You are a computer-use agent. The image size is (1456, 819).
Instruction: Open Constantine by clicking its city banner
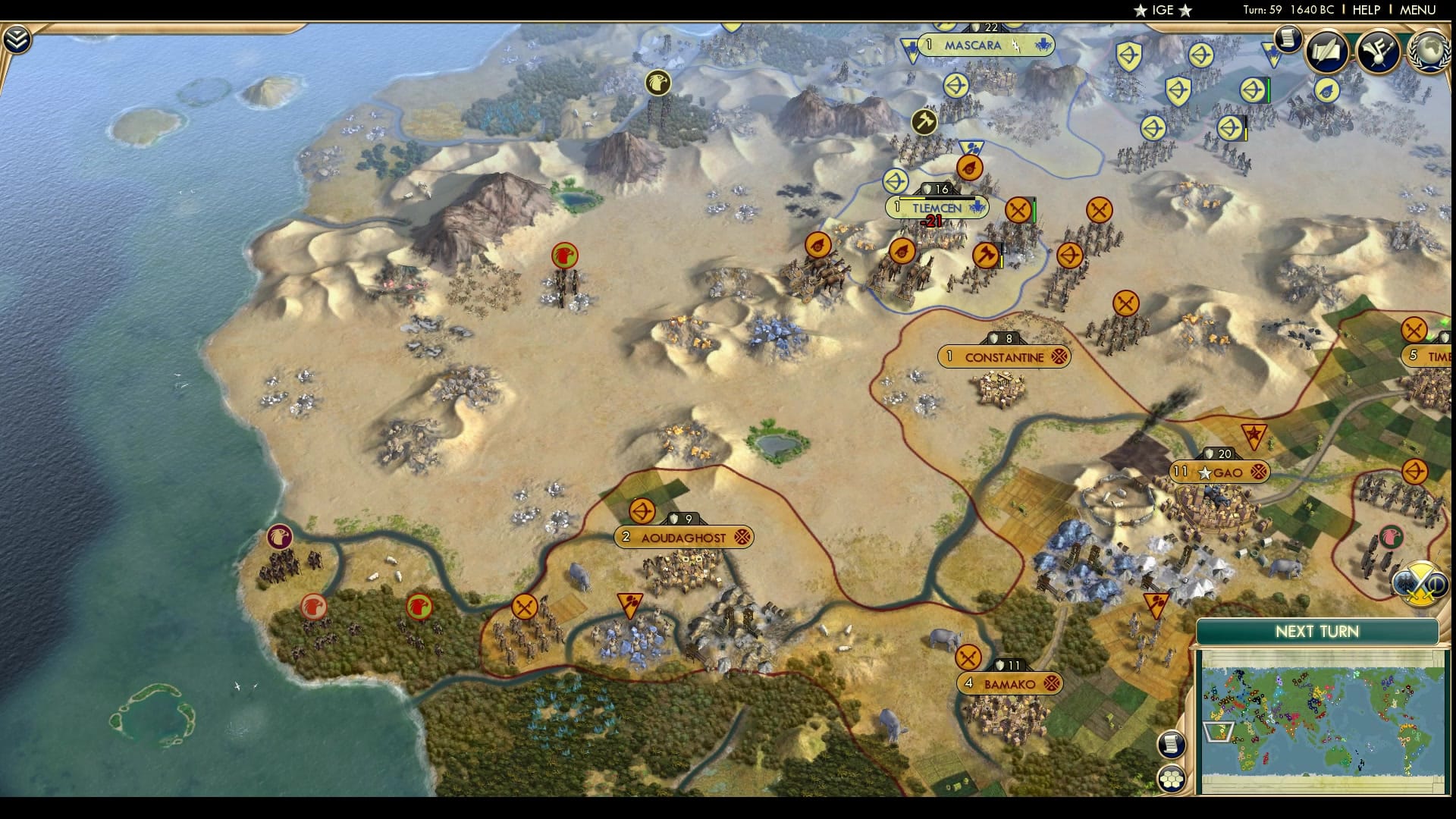point(1005,356)
